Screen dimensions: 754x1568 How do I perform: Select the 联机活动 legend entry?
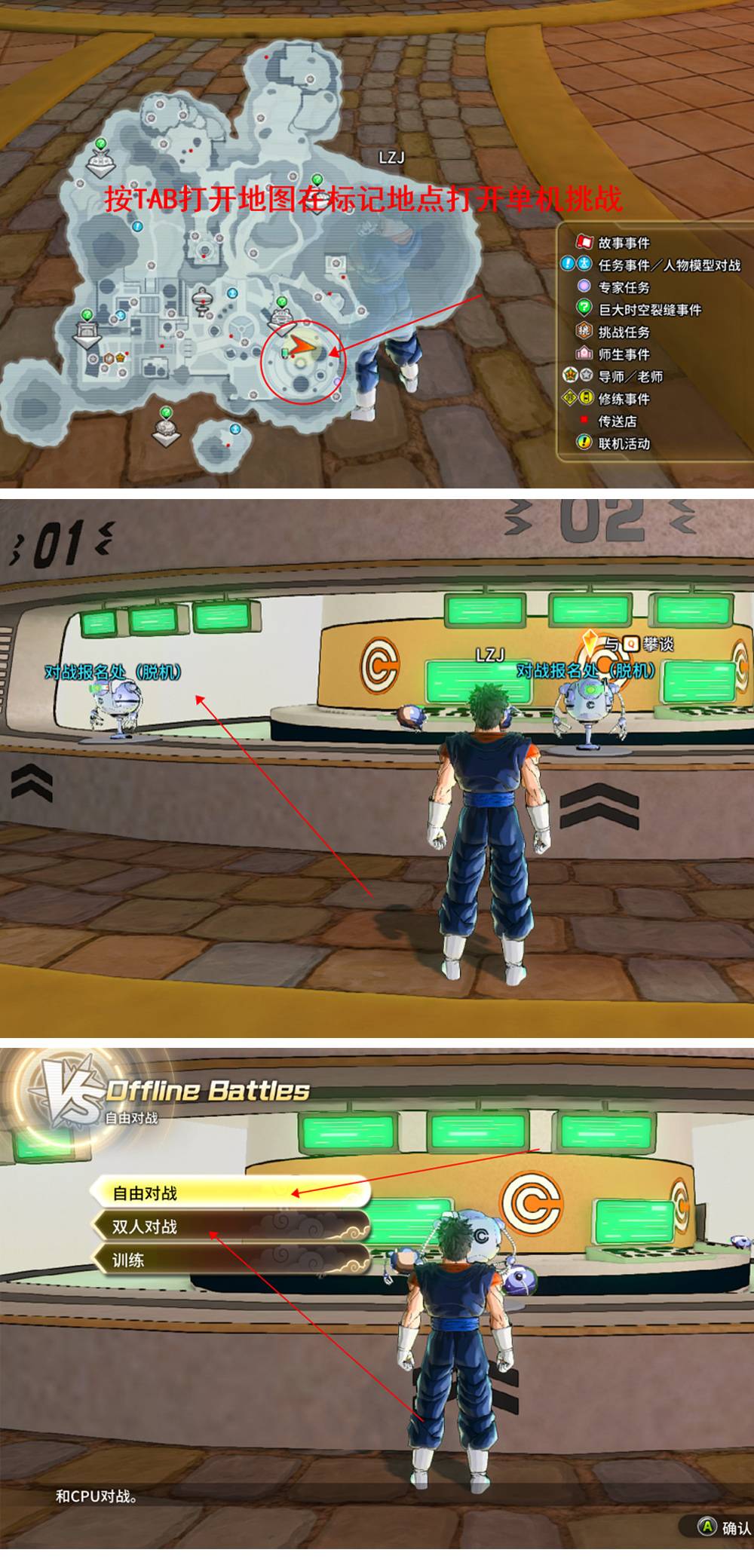coord(623,443)
